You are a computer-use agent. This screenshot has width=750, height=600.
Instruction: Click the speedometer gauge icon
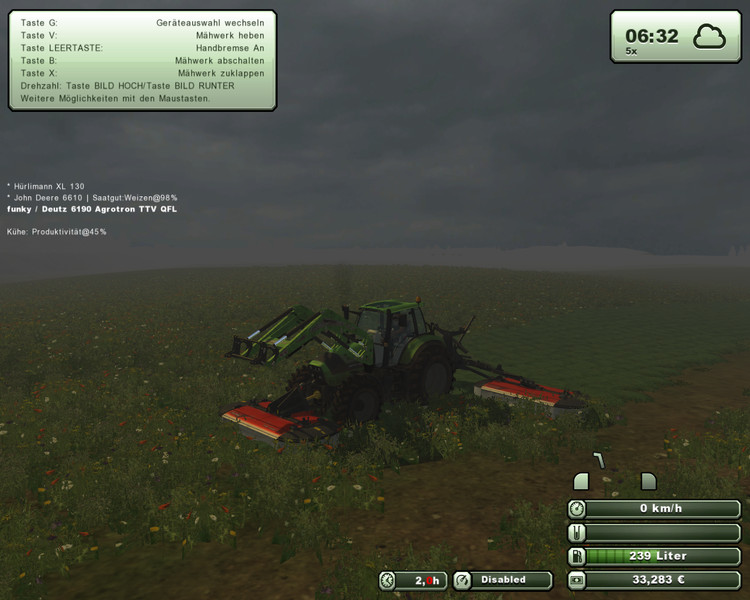(x=577, y=508)
